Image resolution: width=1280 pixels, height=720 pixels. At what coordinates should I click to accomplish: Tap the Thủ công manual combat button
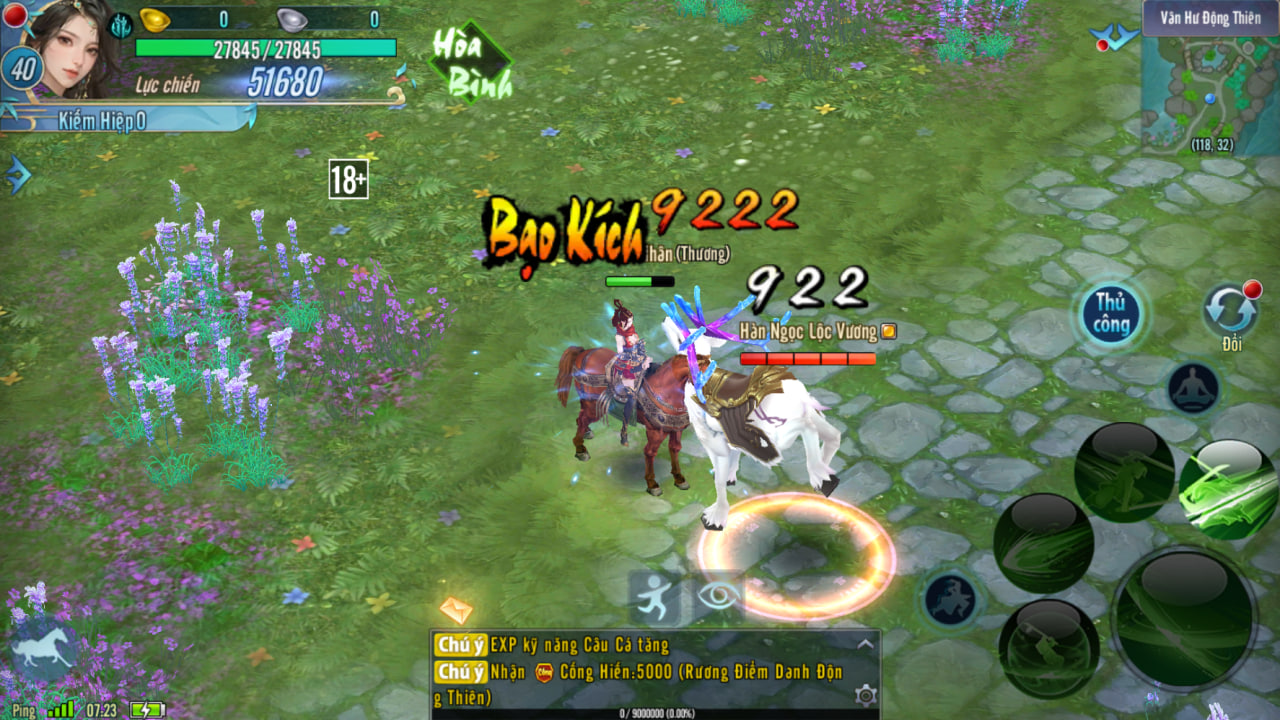point(1111,314)
